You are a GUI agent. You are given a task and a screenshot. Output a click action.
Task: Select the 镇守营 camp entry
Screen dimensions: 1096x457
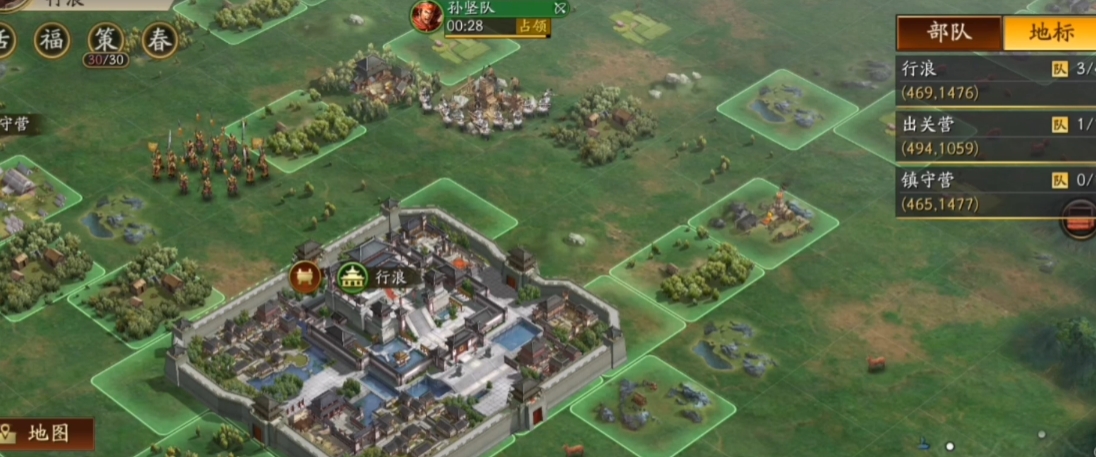(990, 192)
